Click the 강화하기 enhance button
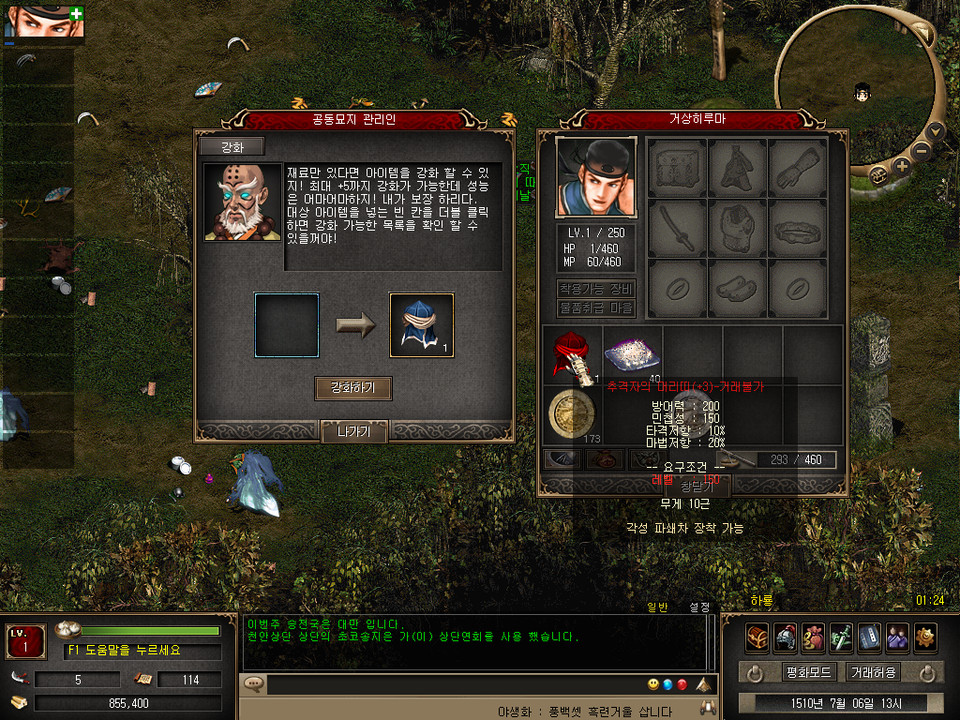The width and height of the screenshot is (960, 720). click(353, 388)
